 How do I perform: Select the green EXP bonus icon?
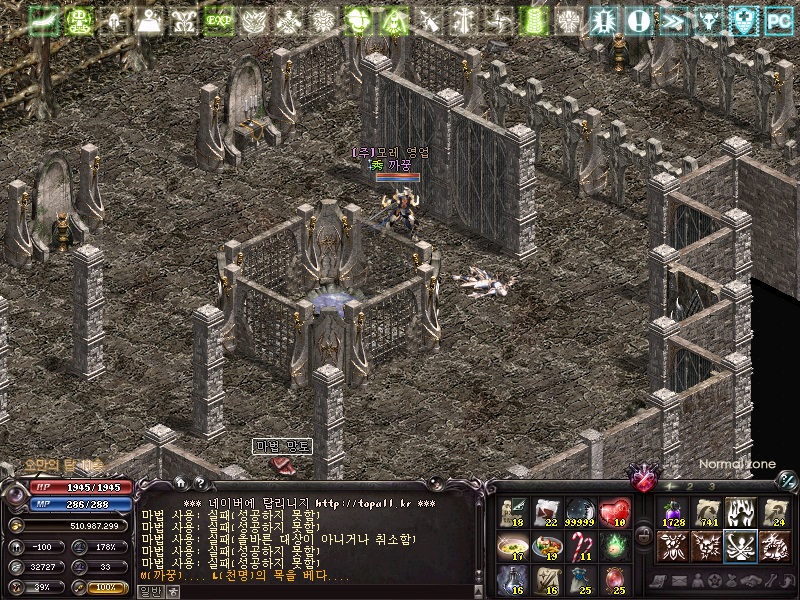pyautogui.click(x=219, y=20)
